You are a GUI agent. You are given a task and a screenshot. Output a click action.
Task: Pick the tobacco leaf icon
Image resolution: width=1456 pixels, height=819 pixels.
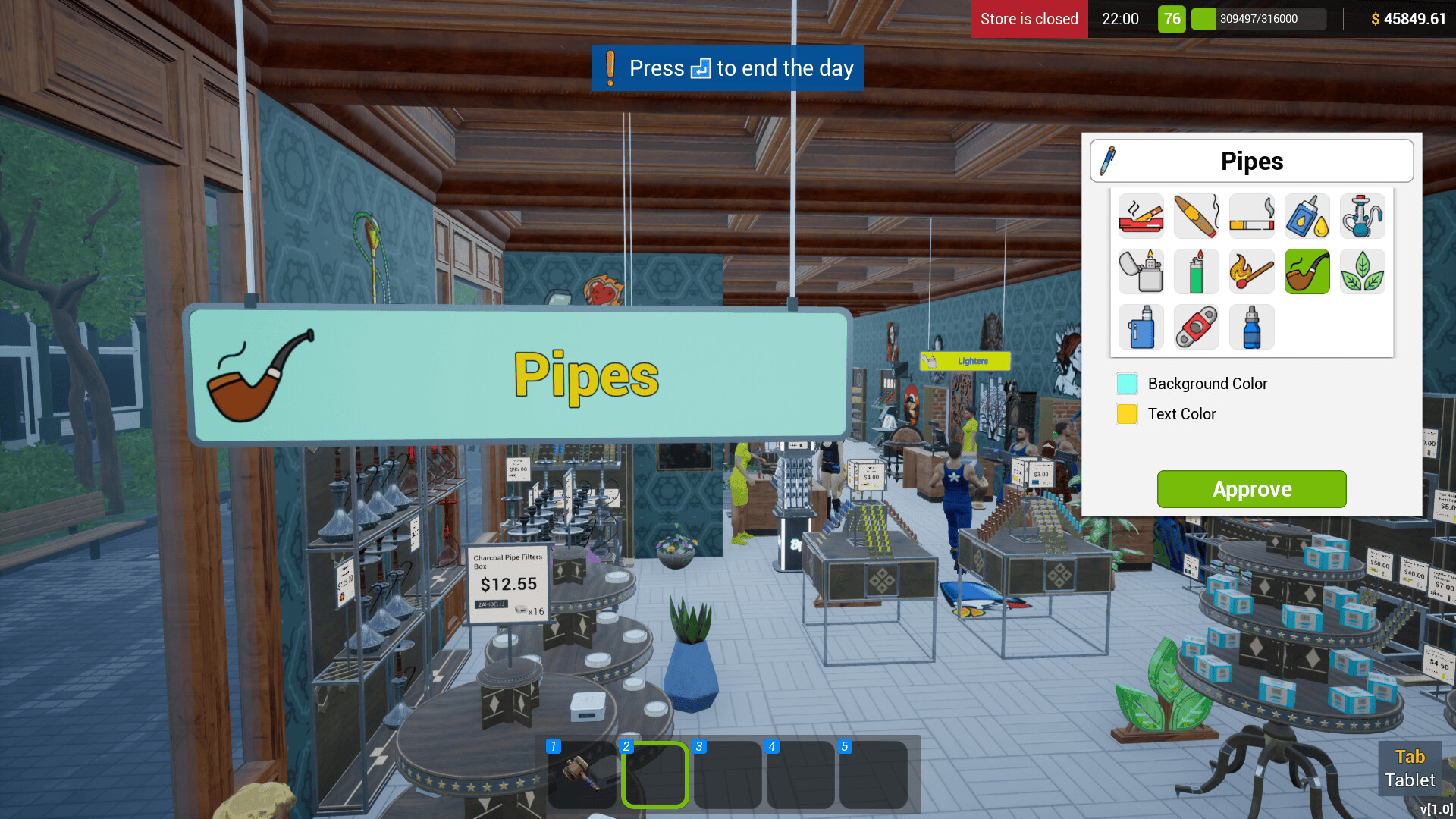1362,271
